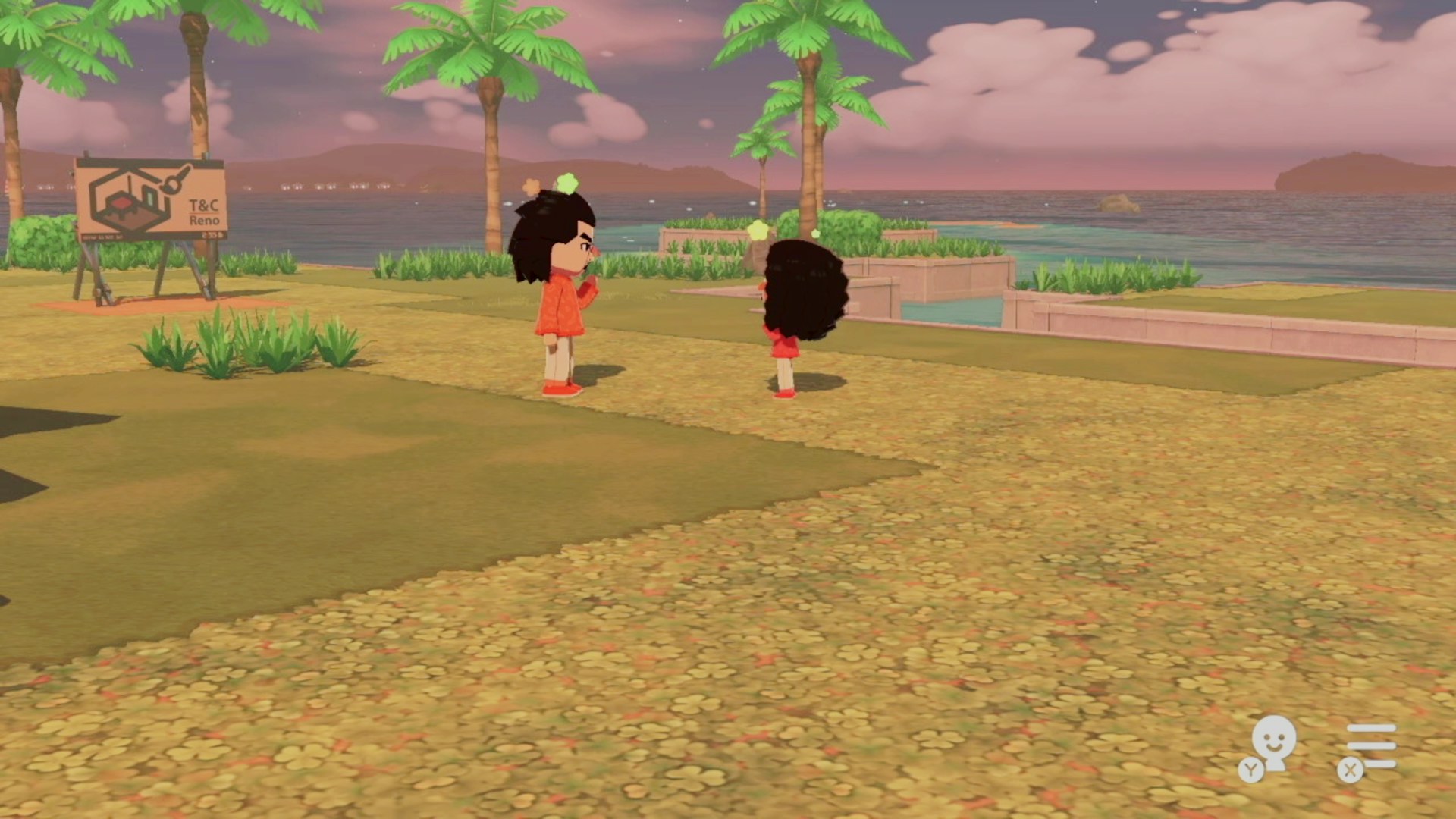Open the three-line menu icon
This screenshot has height=819, width=1456.
[x=1371, y=746]
